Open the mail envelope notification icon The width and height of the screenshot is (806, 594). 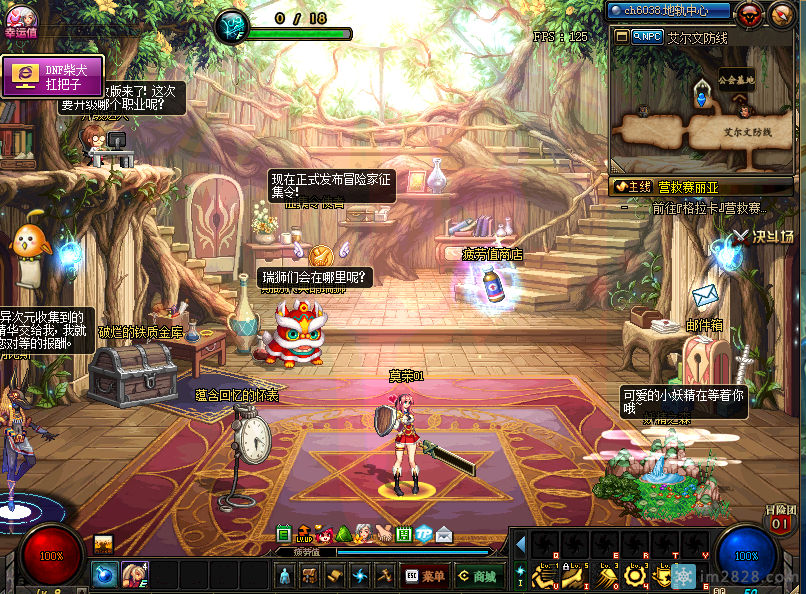444,535
